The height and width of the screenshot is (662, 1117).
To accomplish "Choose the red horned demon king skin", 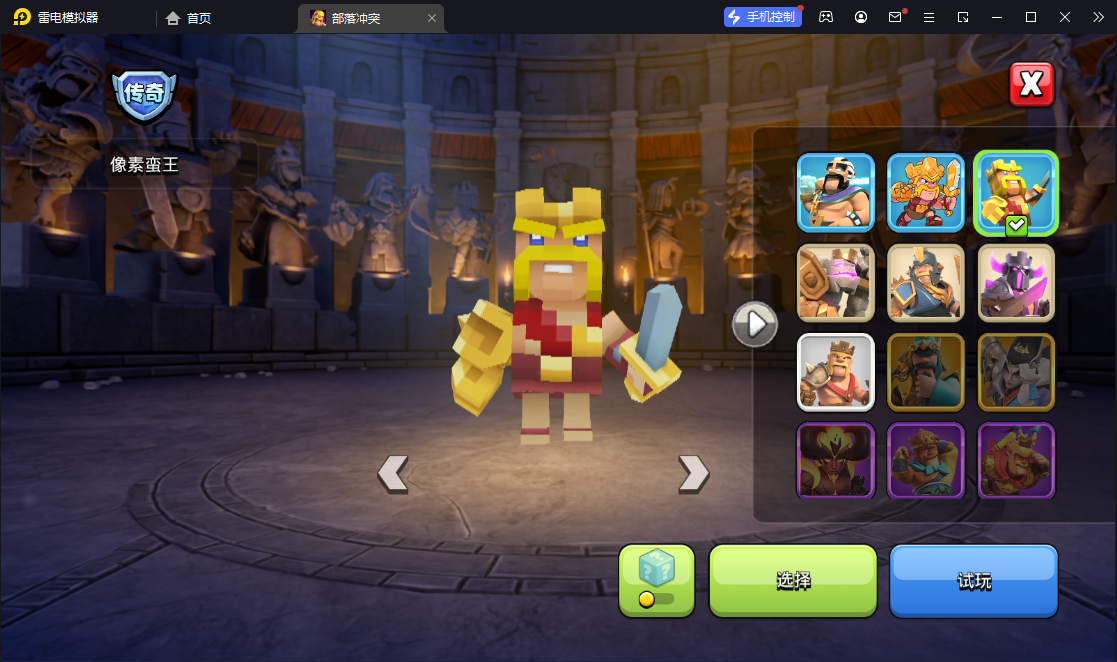I will (836, 460).
